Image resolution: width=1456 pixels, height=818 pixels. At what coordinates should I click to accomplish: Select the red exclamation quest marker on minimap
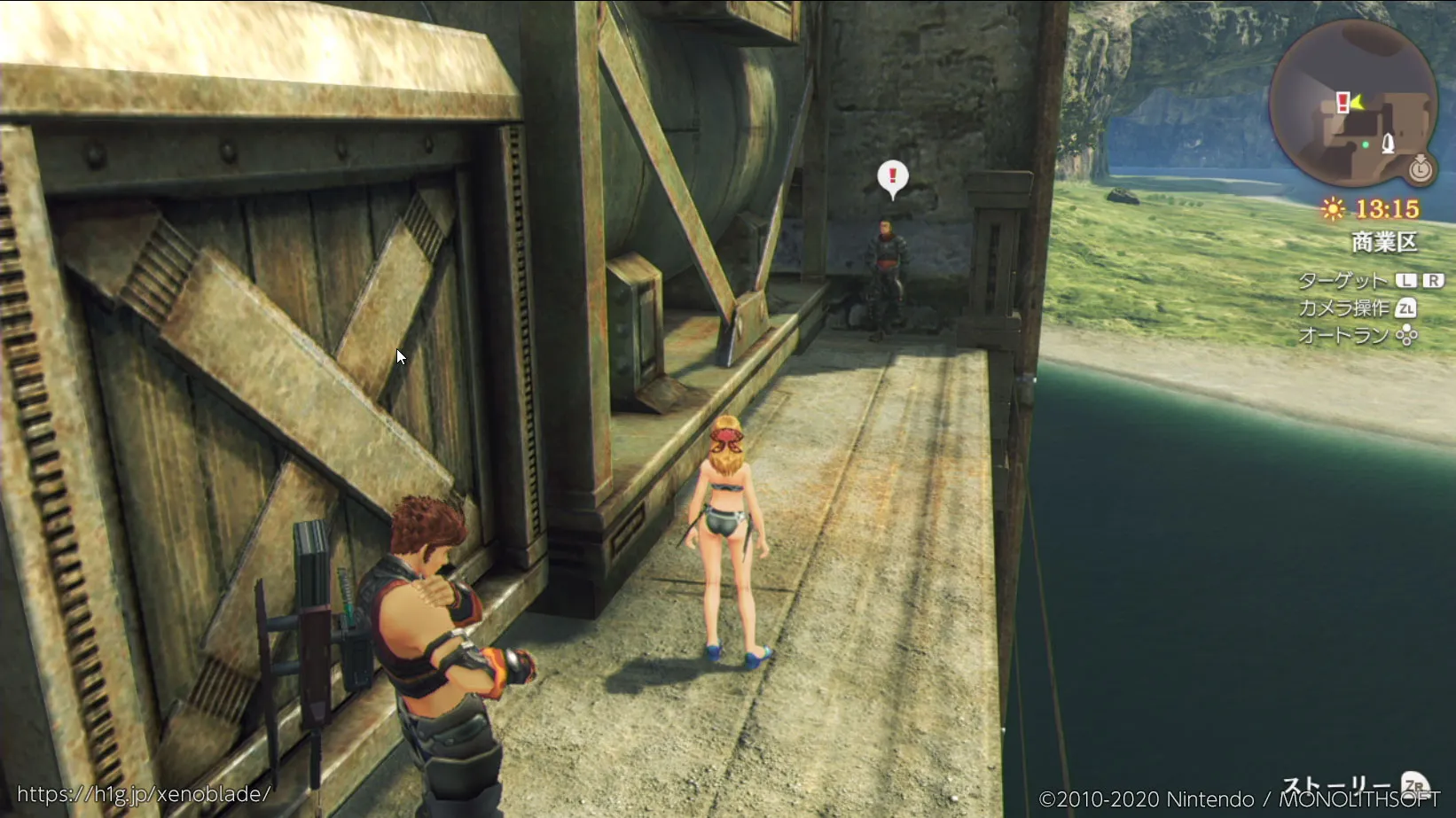1342,102
